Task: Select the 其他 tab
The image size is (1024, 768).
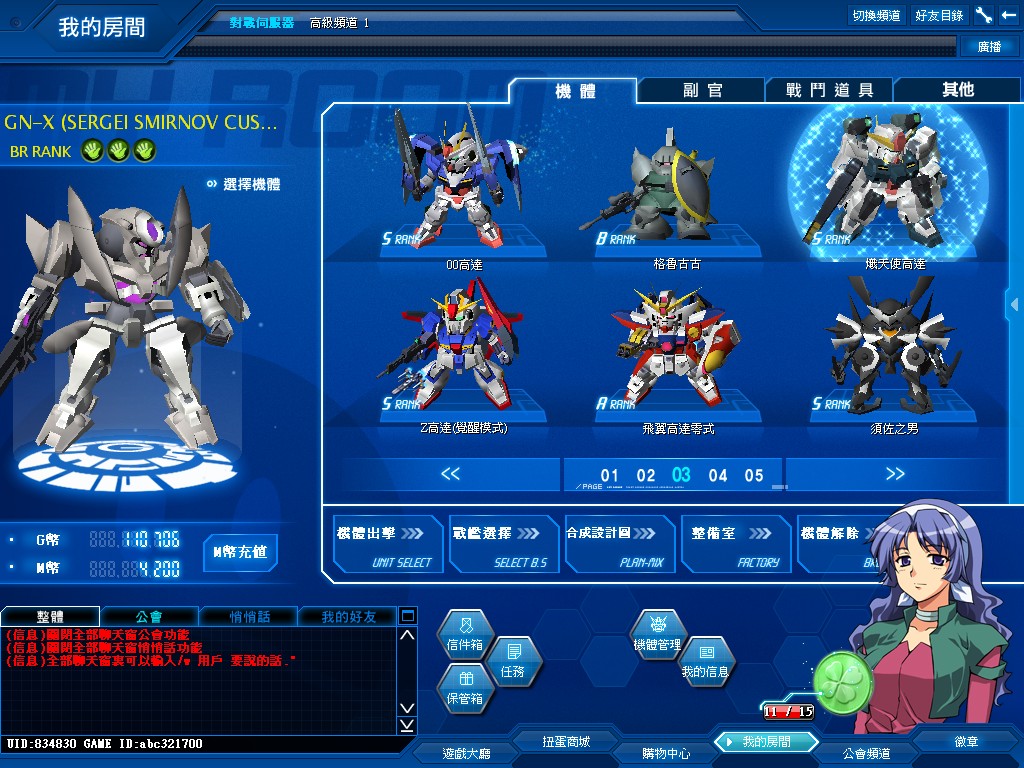Action: point(957,90)
